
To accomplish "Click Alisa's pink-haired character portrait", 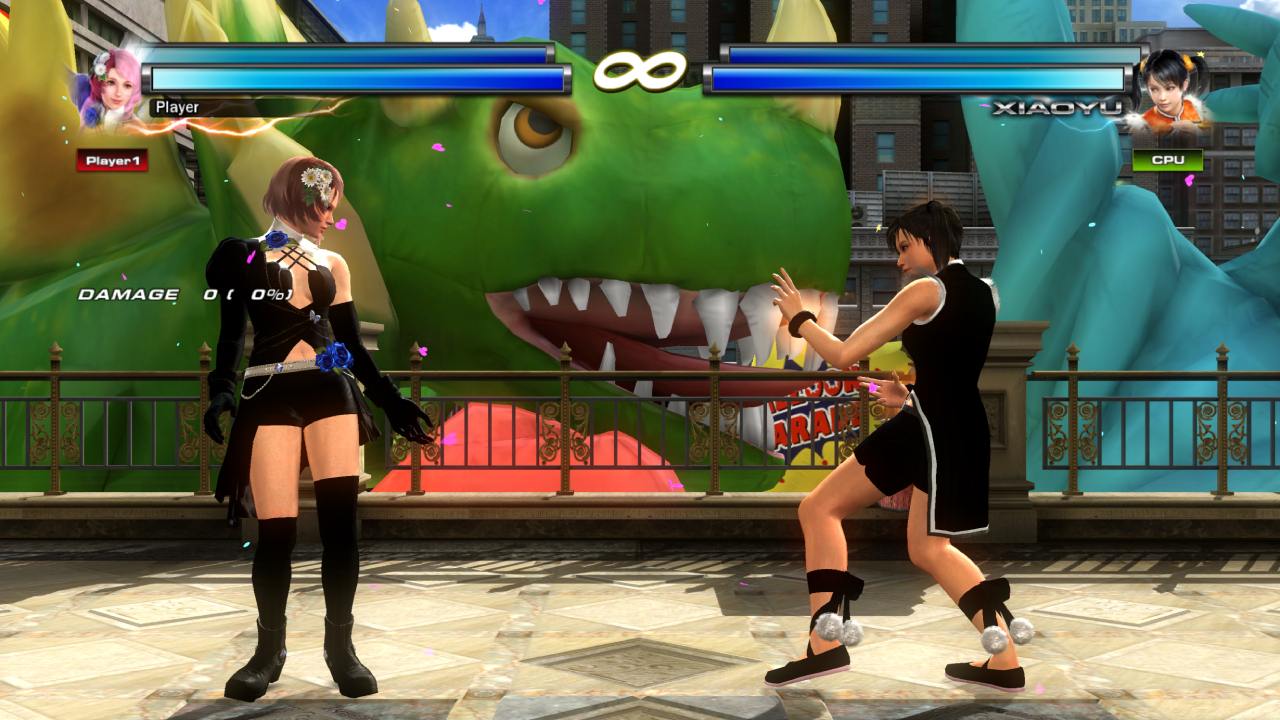I will click(112, 88).
